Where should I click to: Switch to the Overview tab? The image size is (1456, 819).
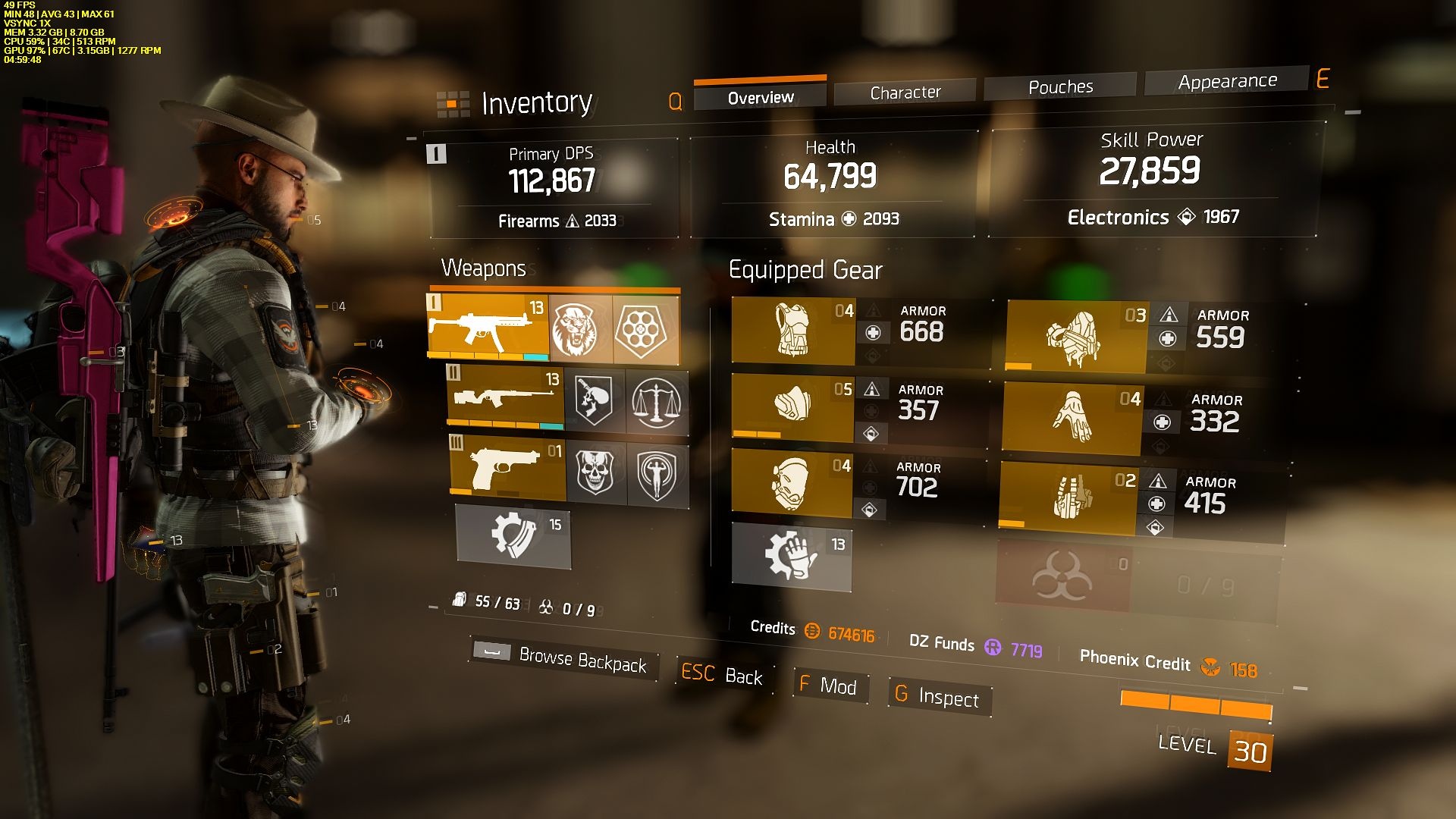click(x=760, y=98)
